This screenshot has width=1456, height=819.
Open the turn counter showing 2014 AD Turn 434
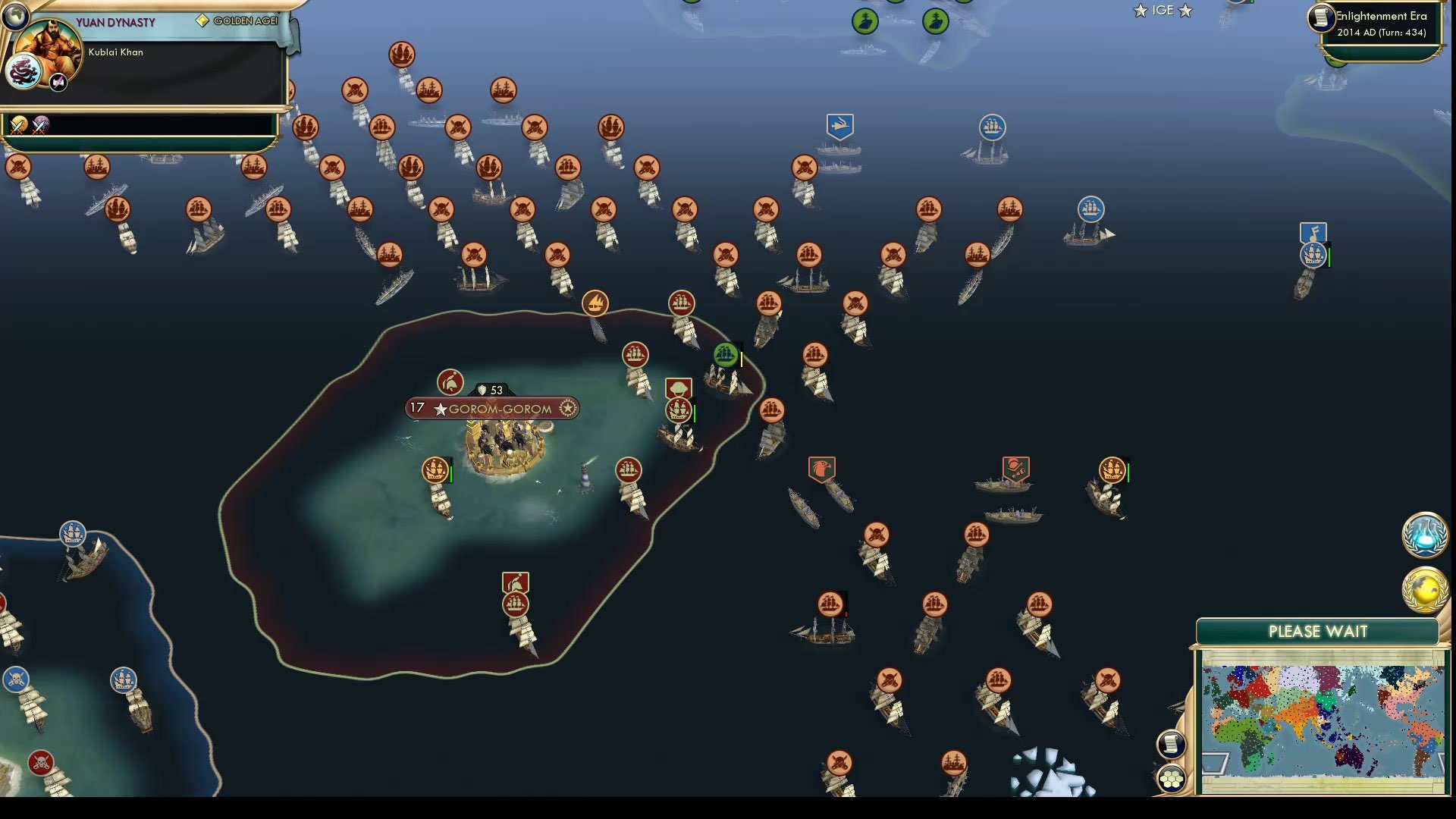[x=1382, y=32]
